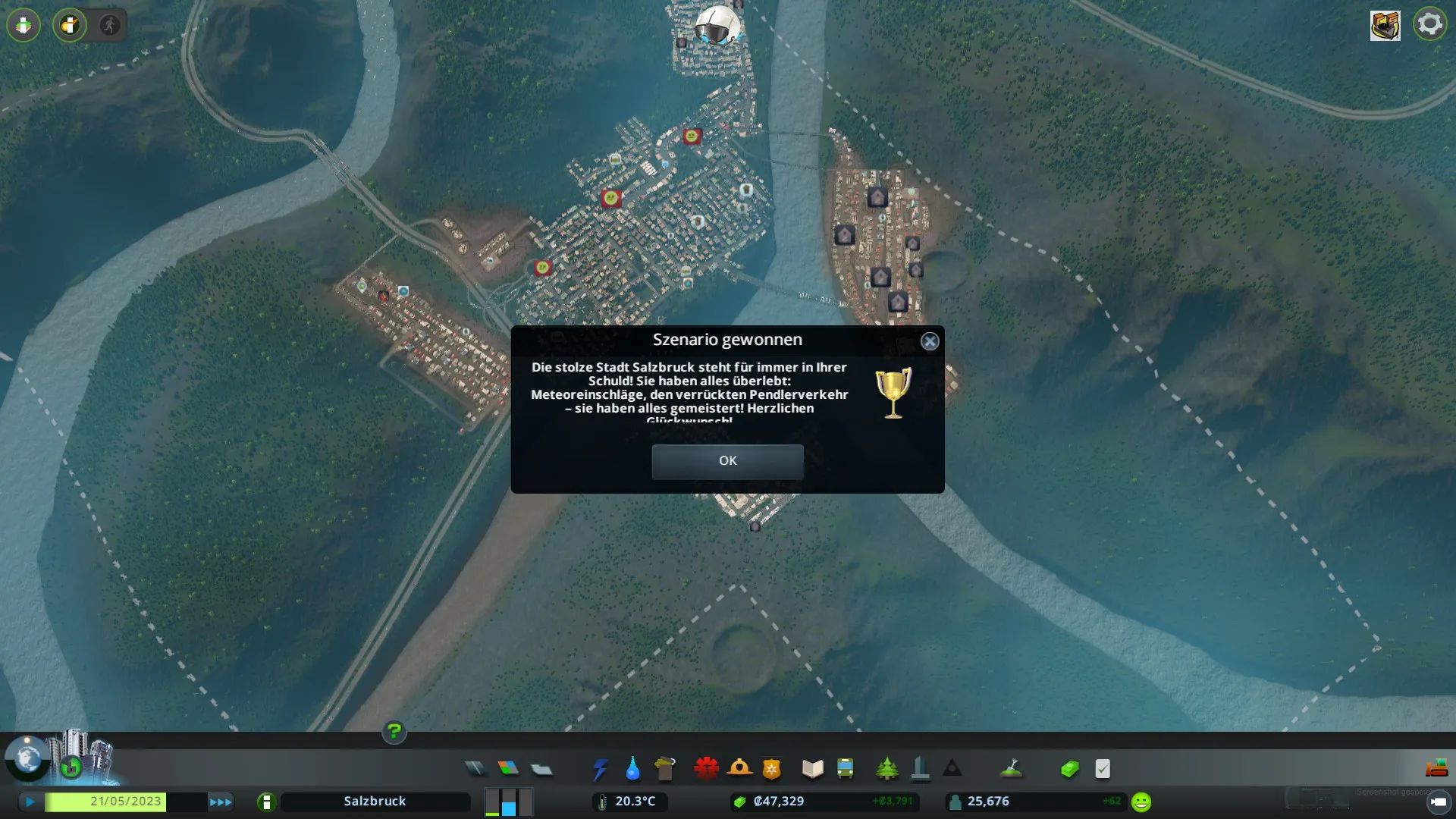Toggle the play/pause simulation button
Viewport: 1456px width, 819px height.
[30, 802]
